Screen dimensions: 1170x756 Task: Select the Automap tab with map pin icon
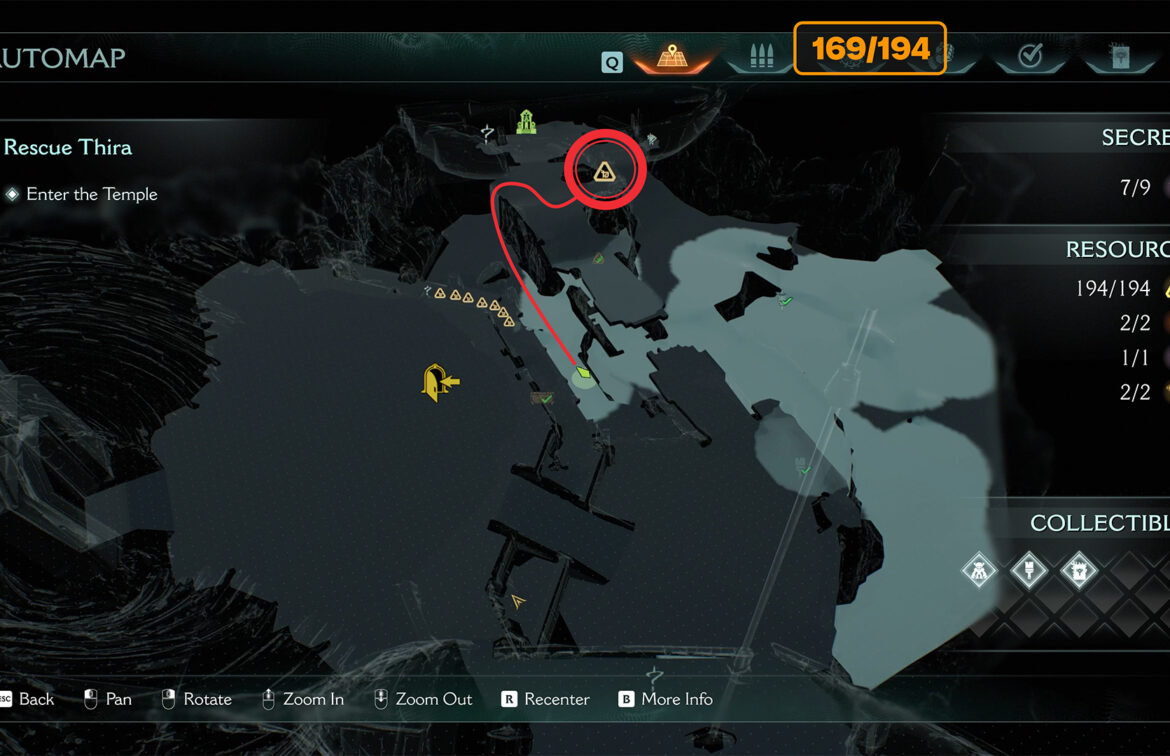[x=671, y=57]
